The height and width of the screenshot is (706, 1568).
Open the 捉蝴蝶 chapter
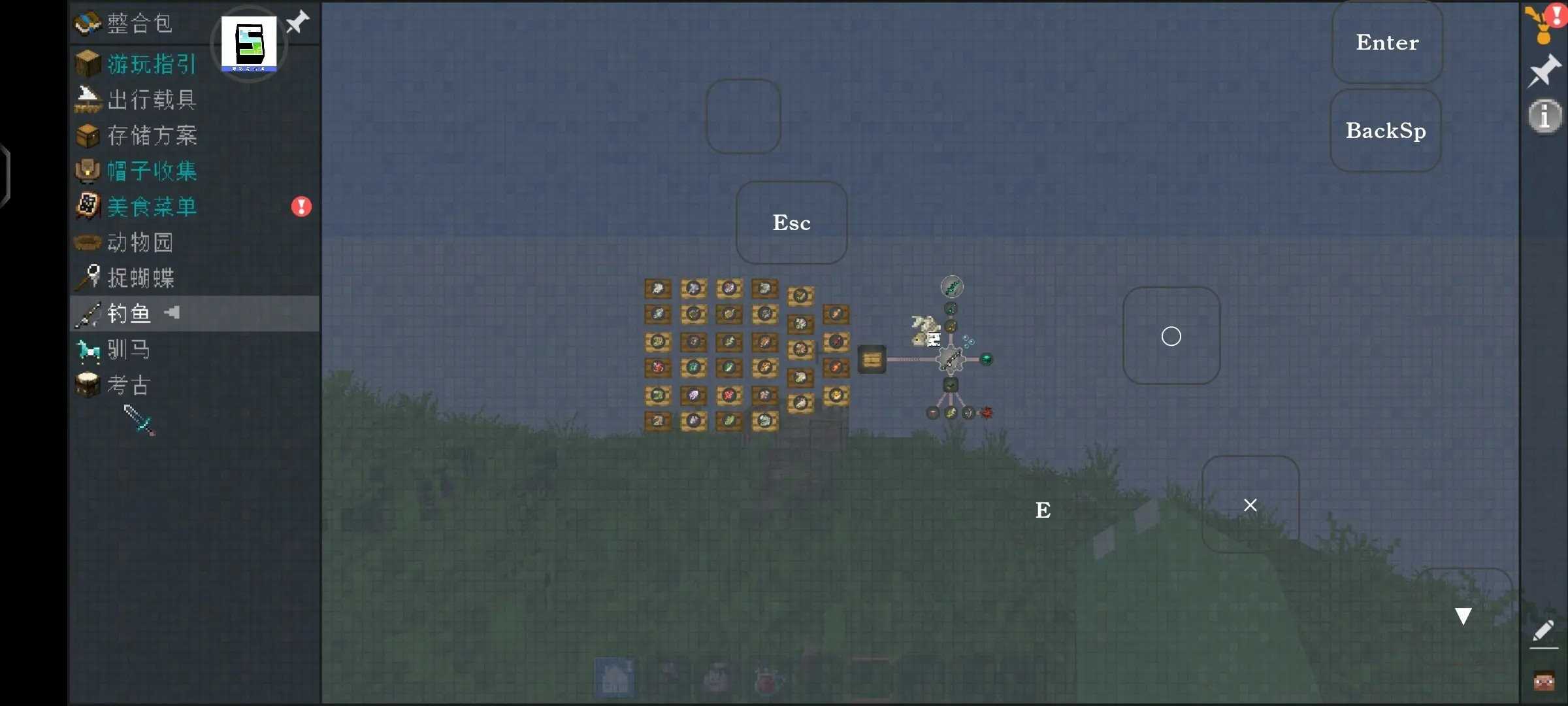[141, 278]
